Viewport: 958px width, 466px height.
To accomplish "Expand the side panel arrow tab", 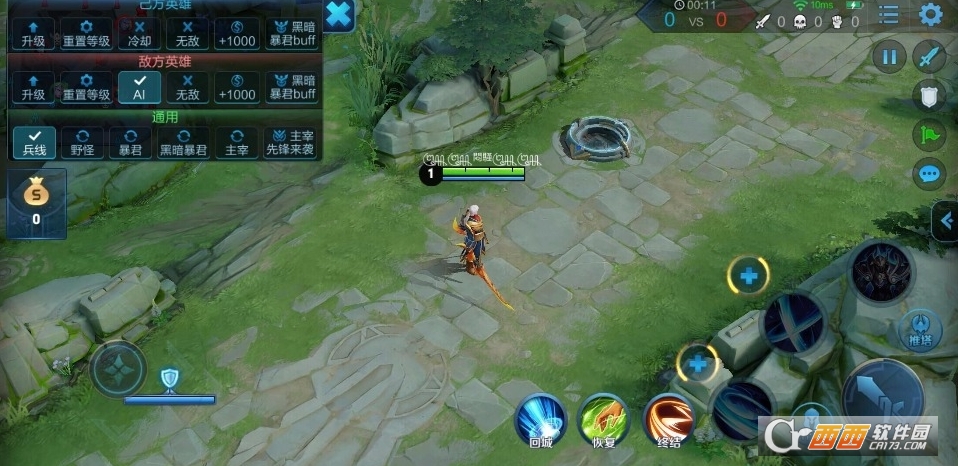I will tap(944, 222).
